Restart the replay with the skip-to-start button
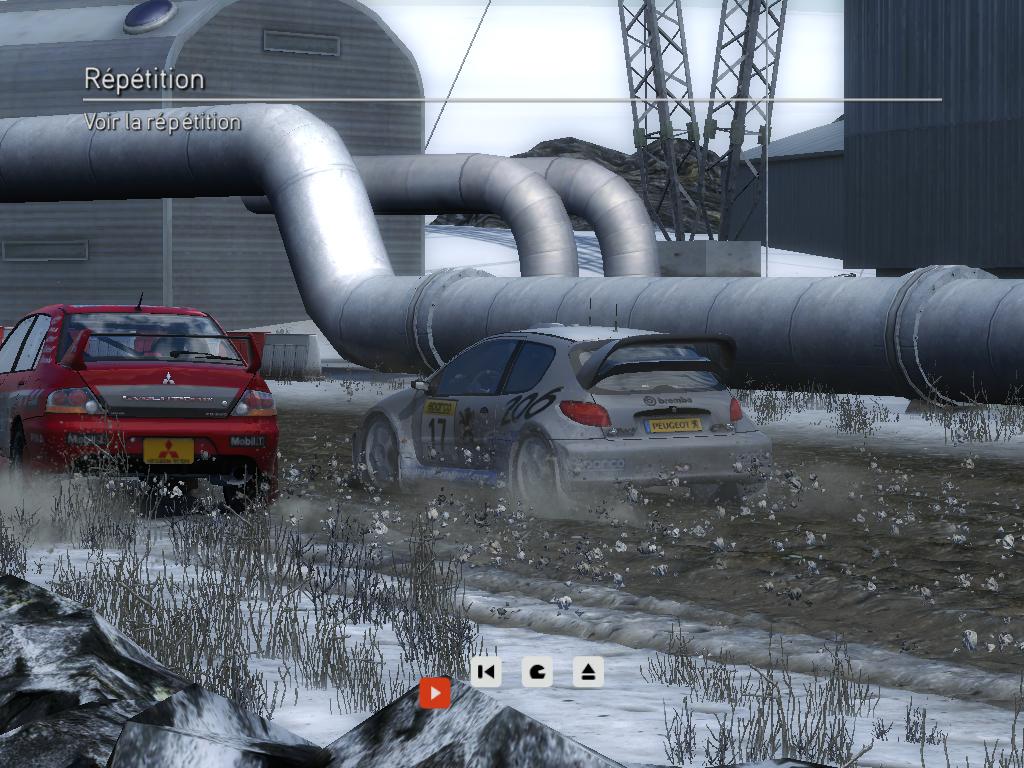1024x768 pixels. [486, 671]
